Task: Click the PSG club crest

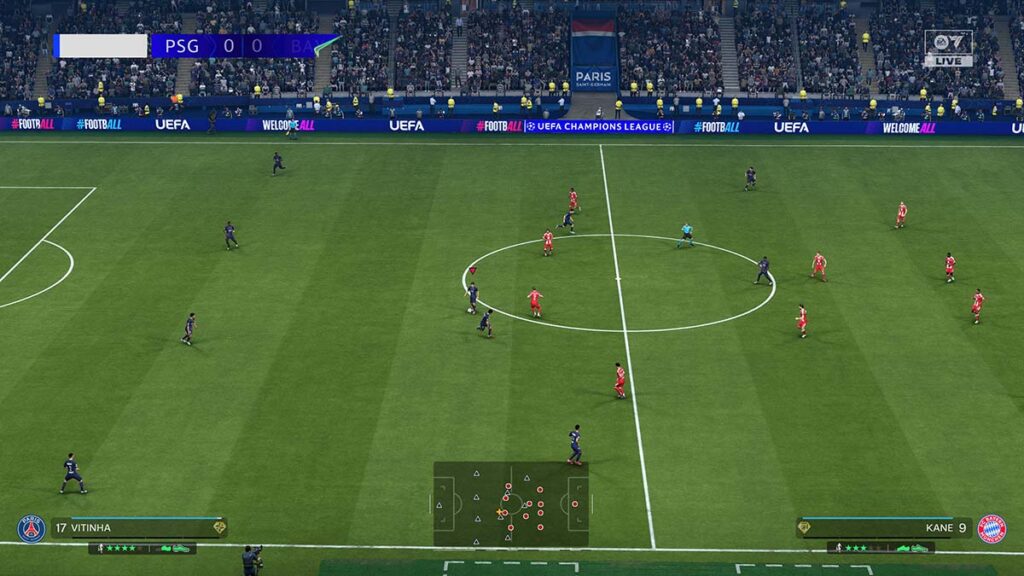Action: coord(31,528)
